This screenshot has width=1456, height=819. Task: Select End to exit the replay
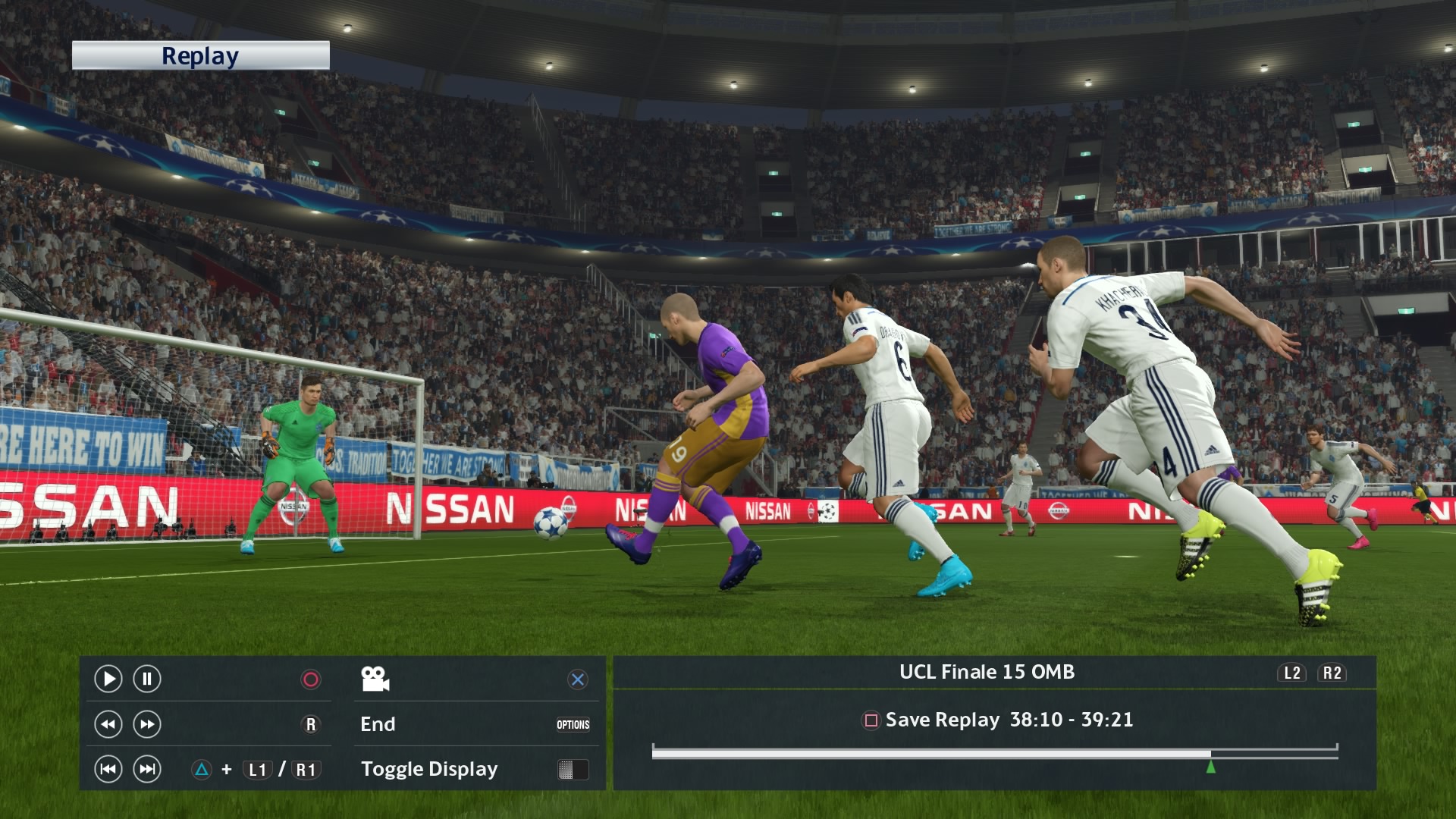tap(377, 724)
